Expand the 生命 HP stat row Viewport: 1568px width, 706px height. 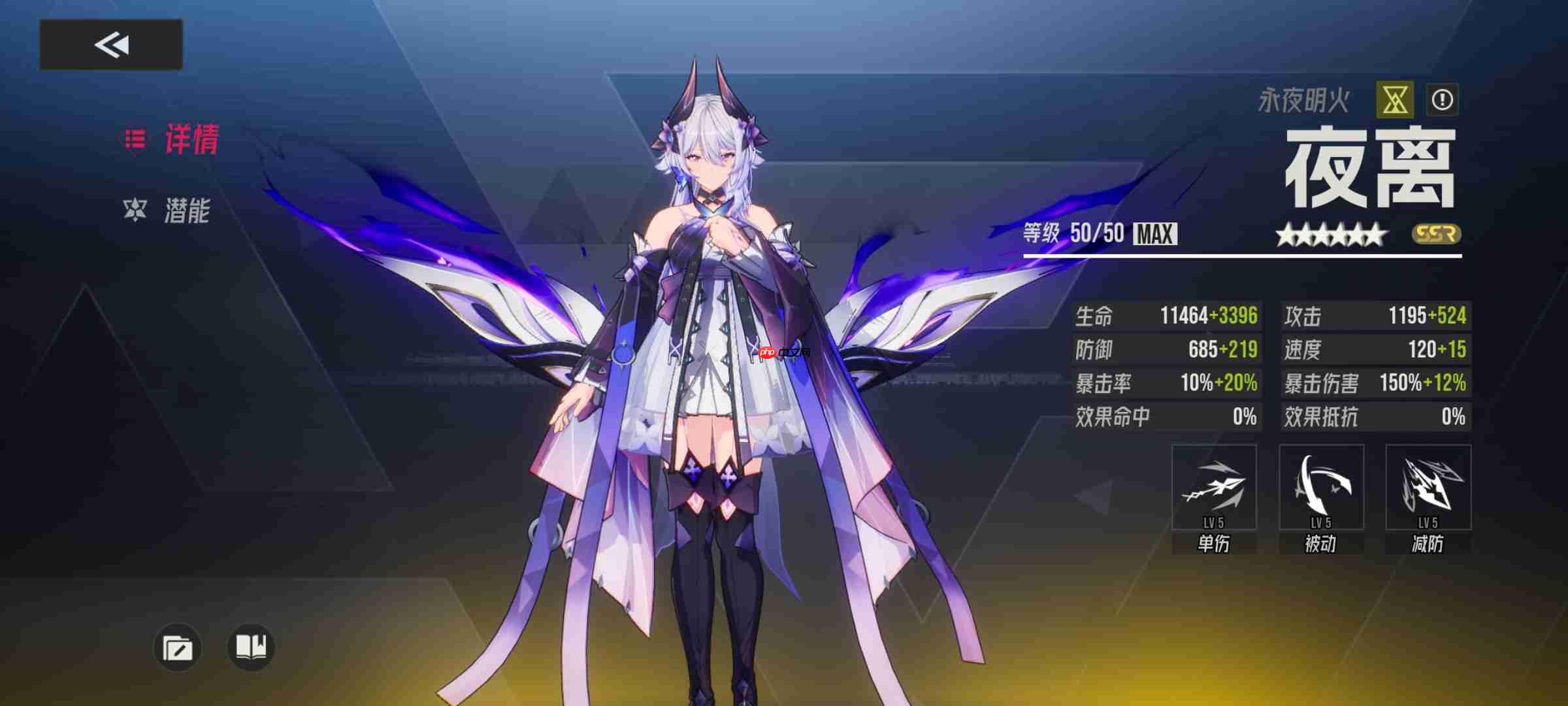point(1166,316)
